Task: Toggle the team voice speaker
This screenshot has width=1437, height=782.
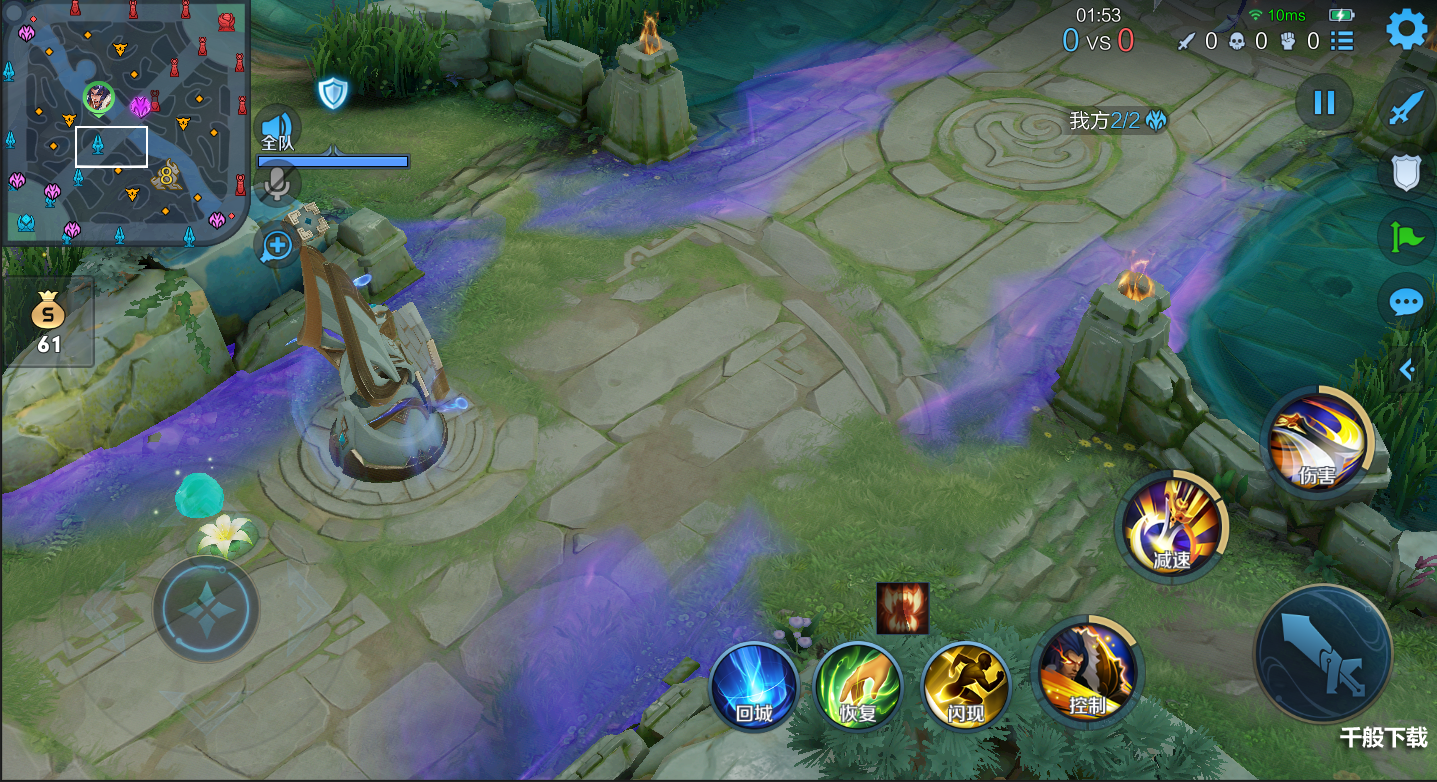Action: pos(278,128)
